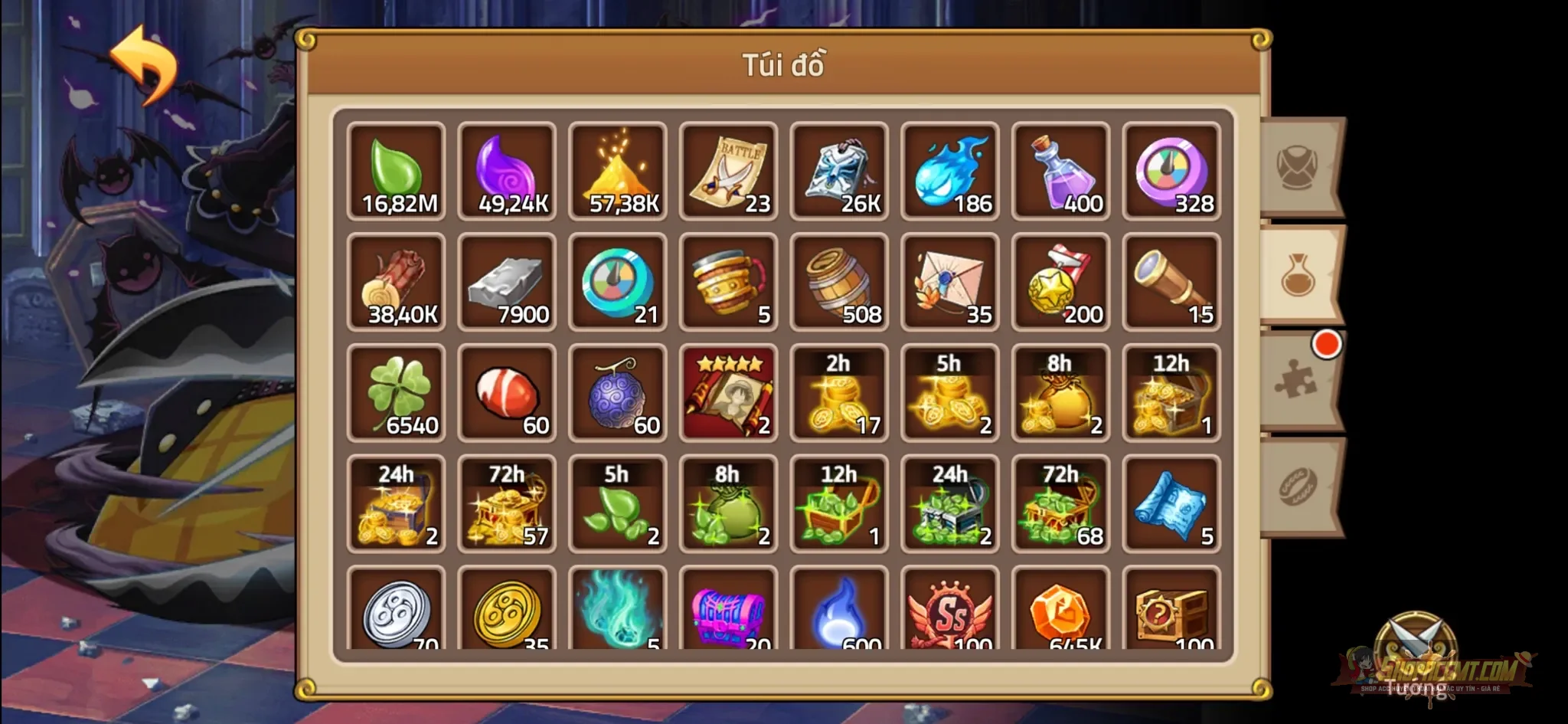The image size is (1568, 724).
Task: Open the telescope item with count 15
Action: 1171,282
